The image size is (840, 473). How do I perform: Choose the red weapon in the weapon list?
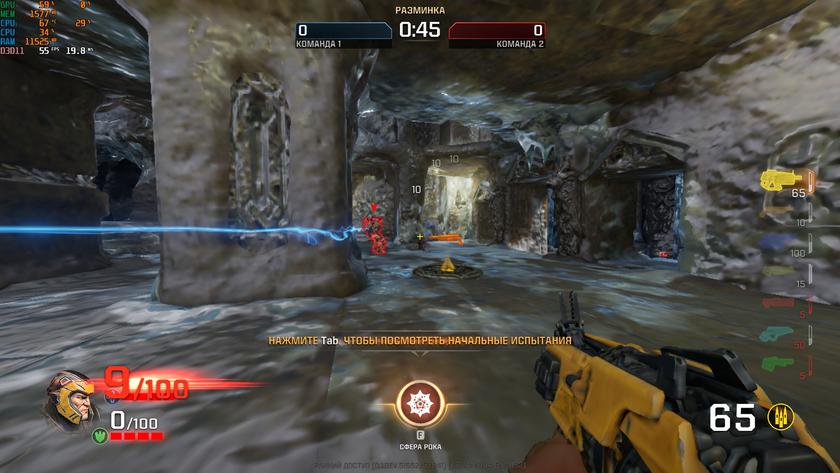click(777, 302)
